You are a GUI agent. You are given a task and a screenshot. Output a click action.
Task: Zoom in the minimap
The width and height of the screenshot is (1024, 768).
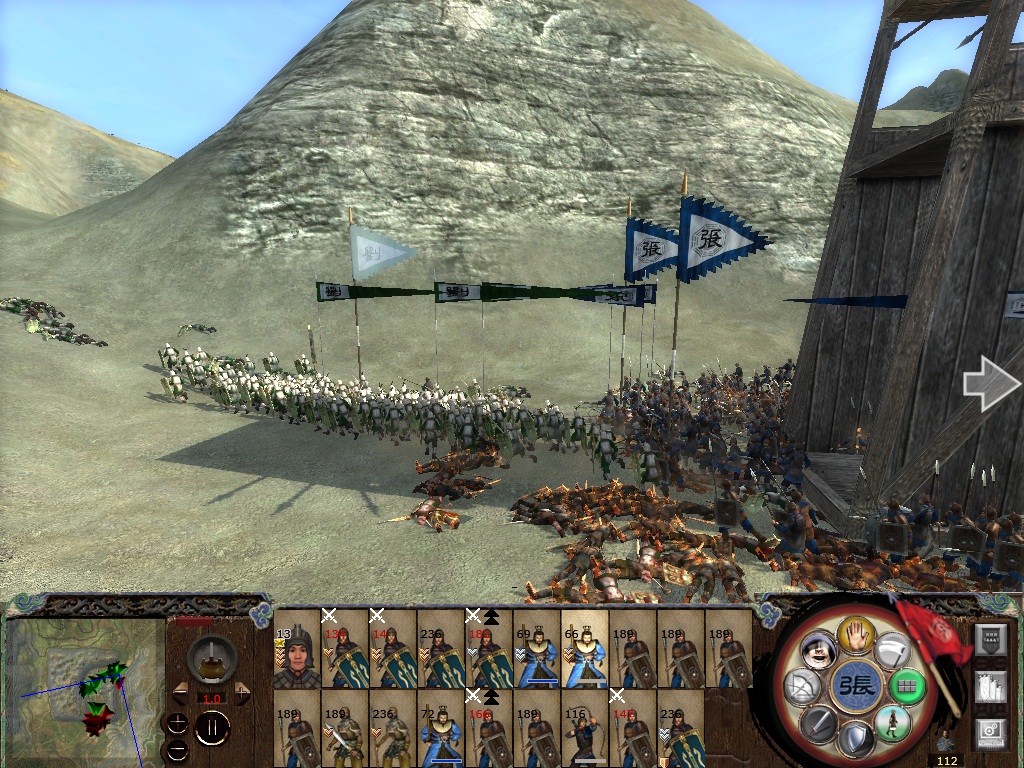179,721
